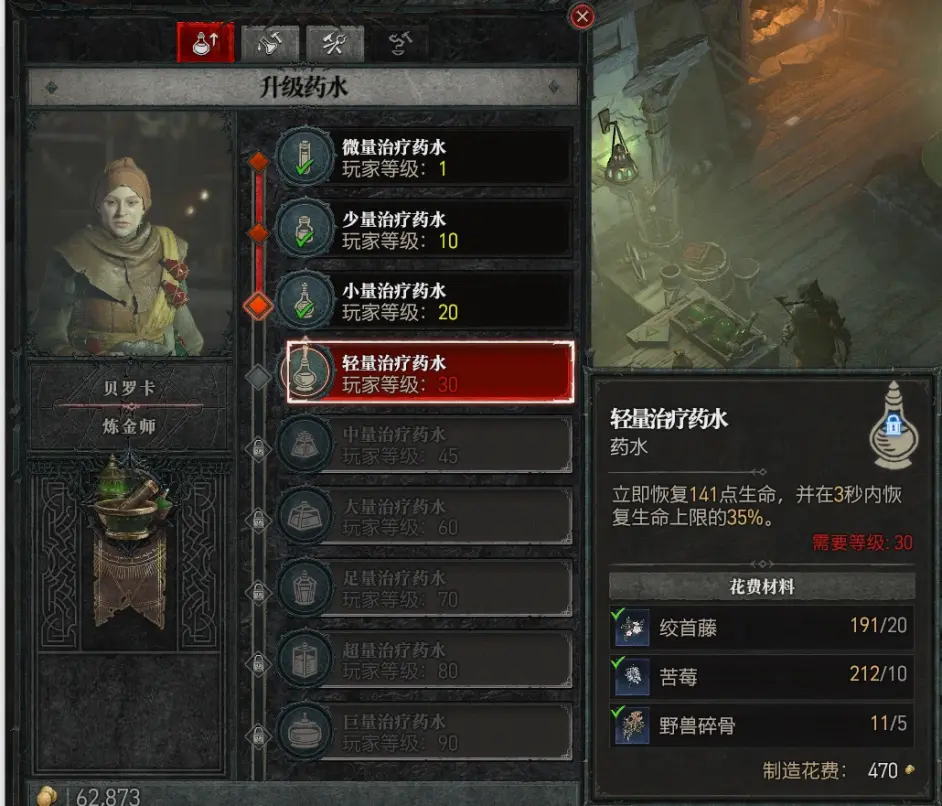The image size is (942, 806).
Task: Select the 苦莓 material row
Action: tap(762, 676)
